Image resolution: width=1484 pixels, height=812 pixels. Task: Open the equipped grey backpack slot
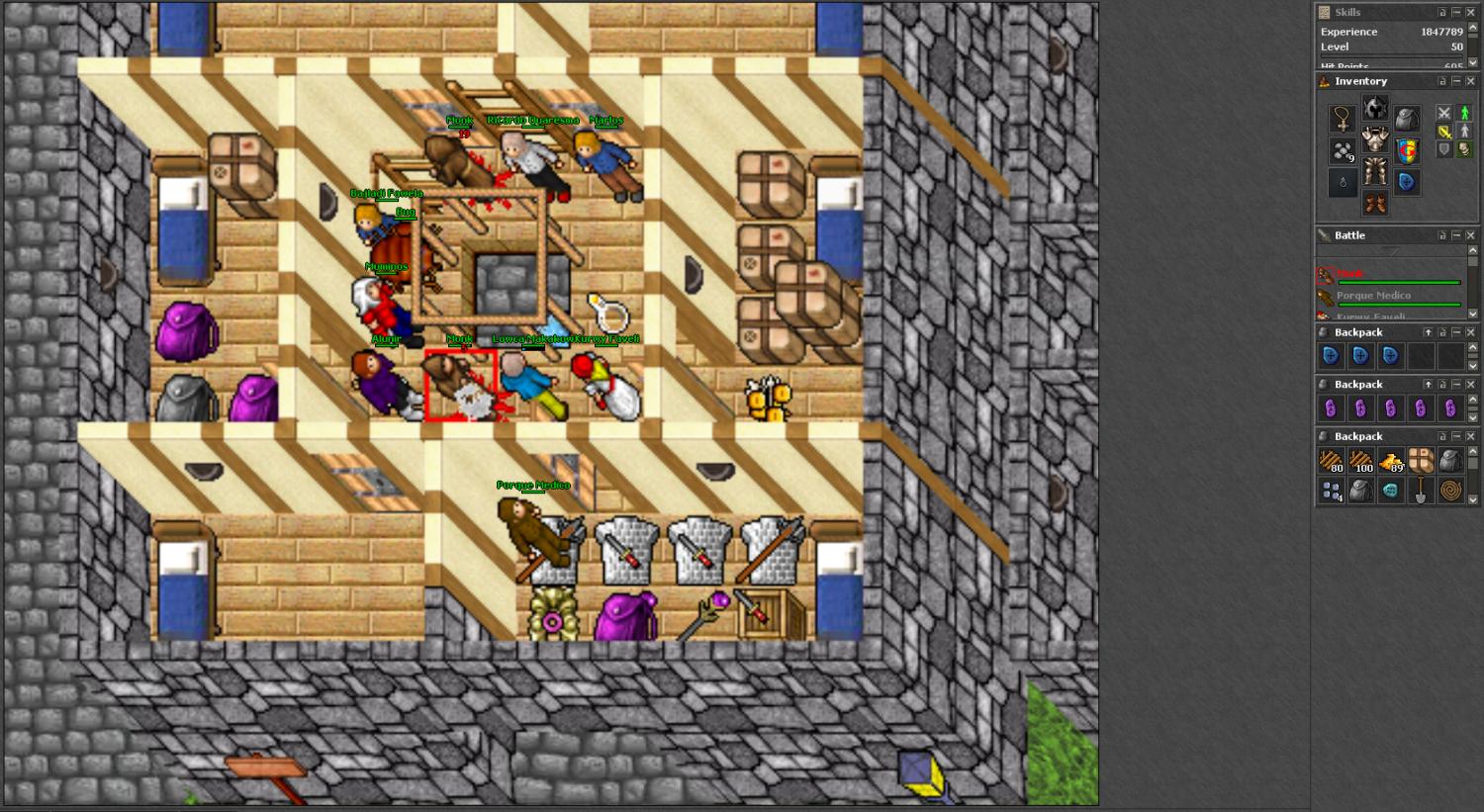(x=1406, y=120)
